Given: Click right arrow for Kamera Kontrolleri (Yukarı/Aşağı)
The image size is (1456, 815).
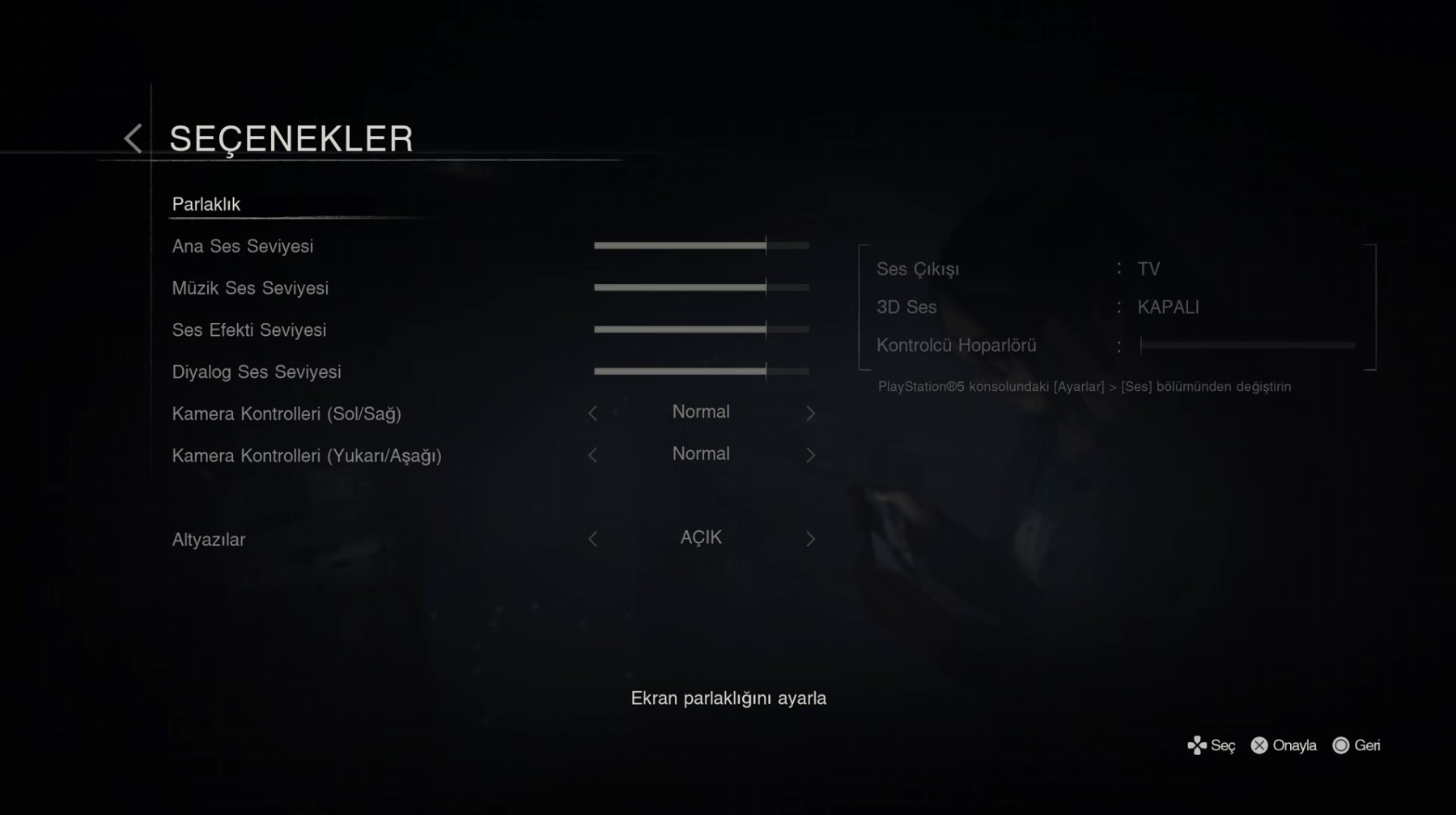Looking at the screenshot, I should point(810,456).
